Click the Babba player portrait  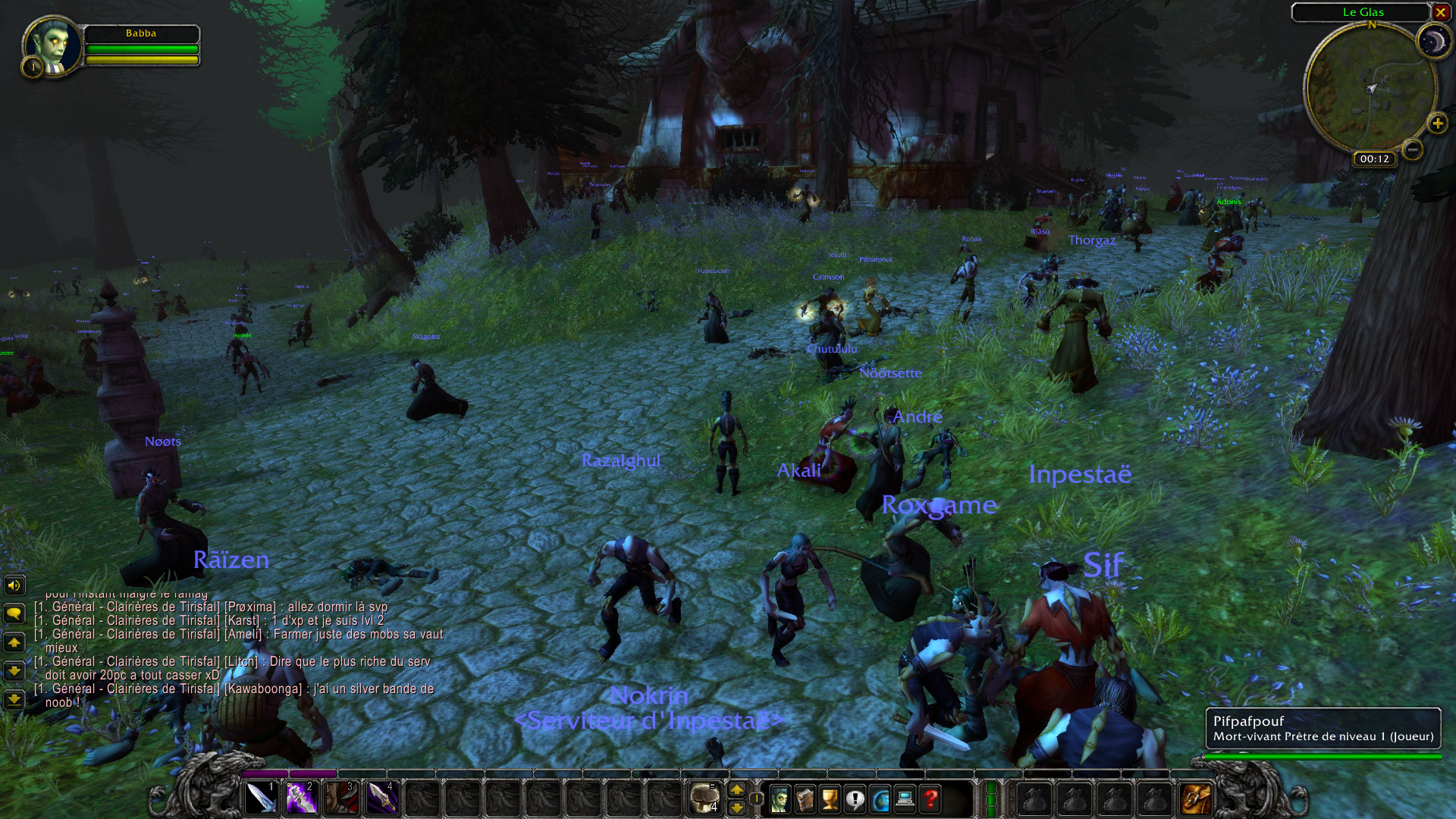click(52, 45)
